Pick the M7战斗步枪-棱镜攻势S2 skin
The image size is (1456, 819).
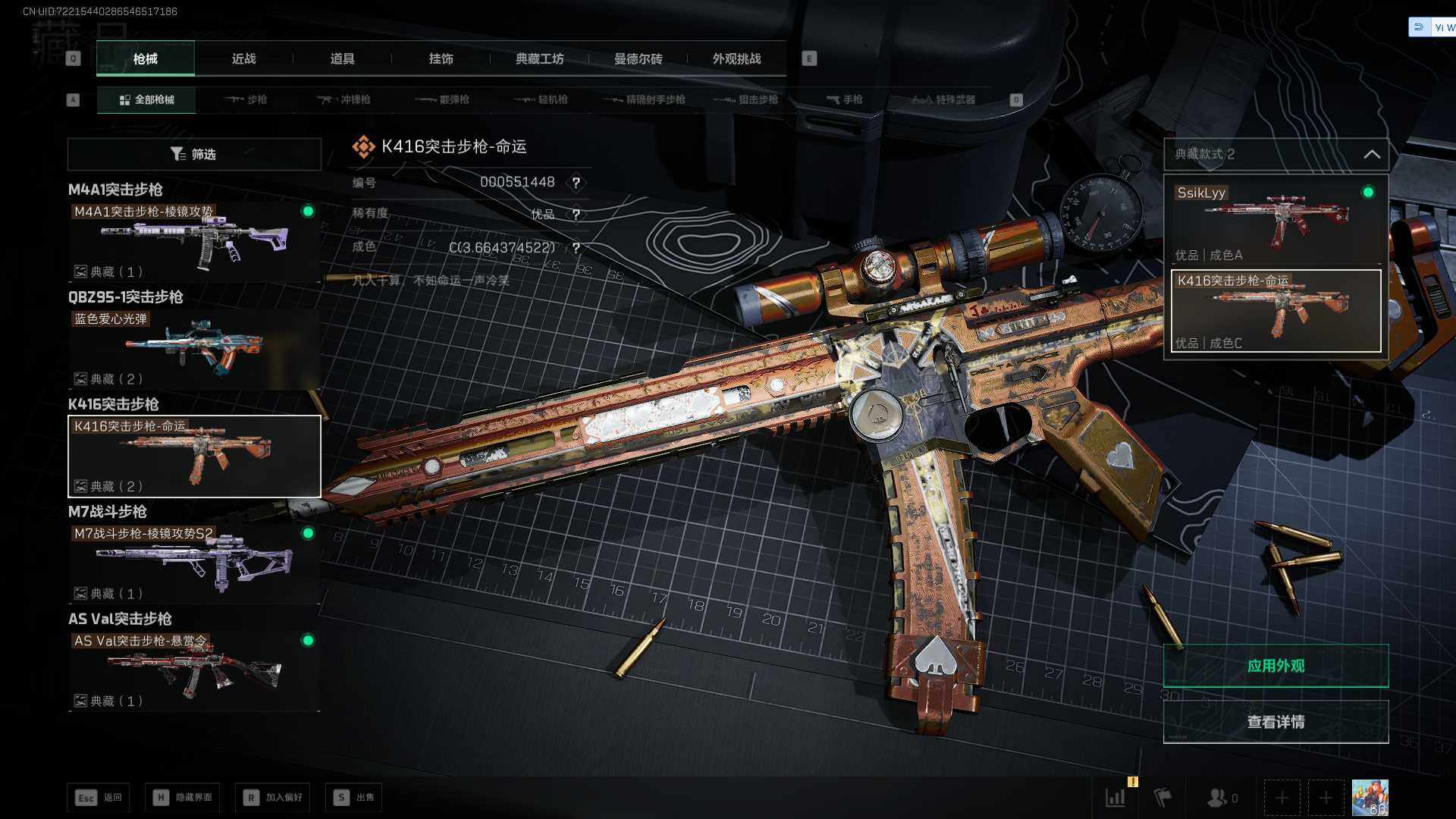tap(194, 563)
